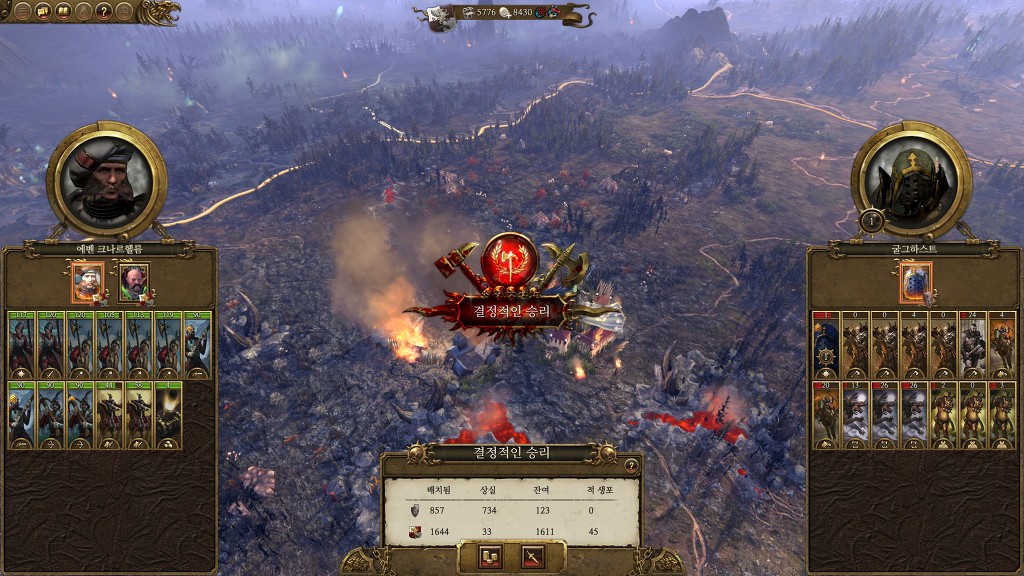Select the mortar artillery unit card
Viewport: 1024px width, 576px height.
click(168, 415)
